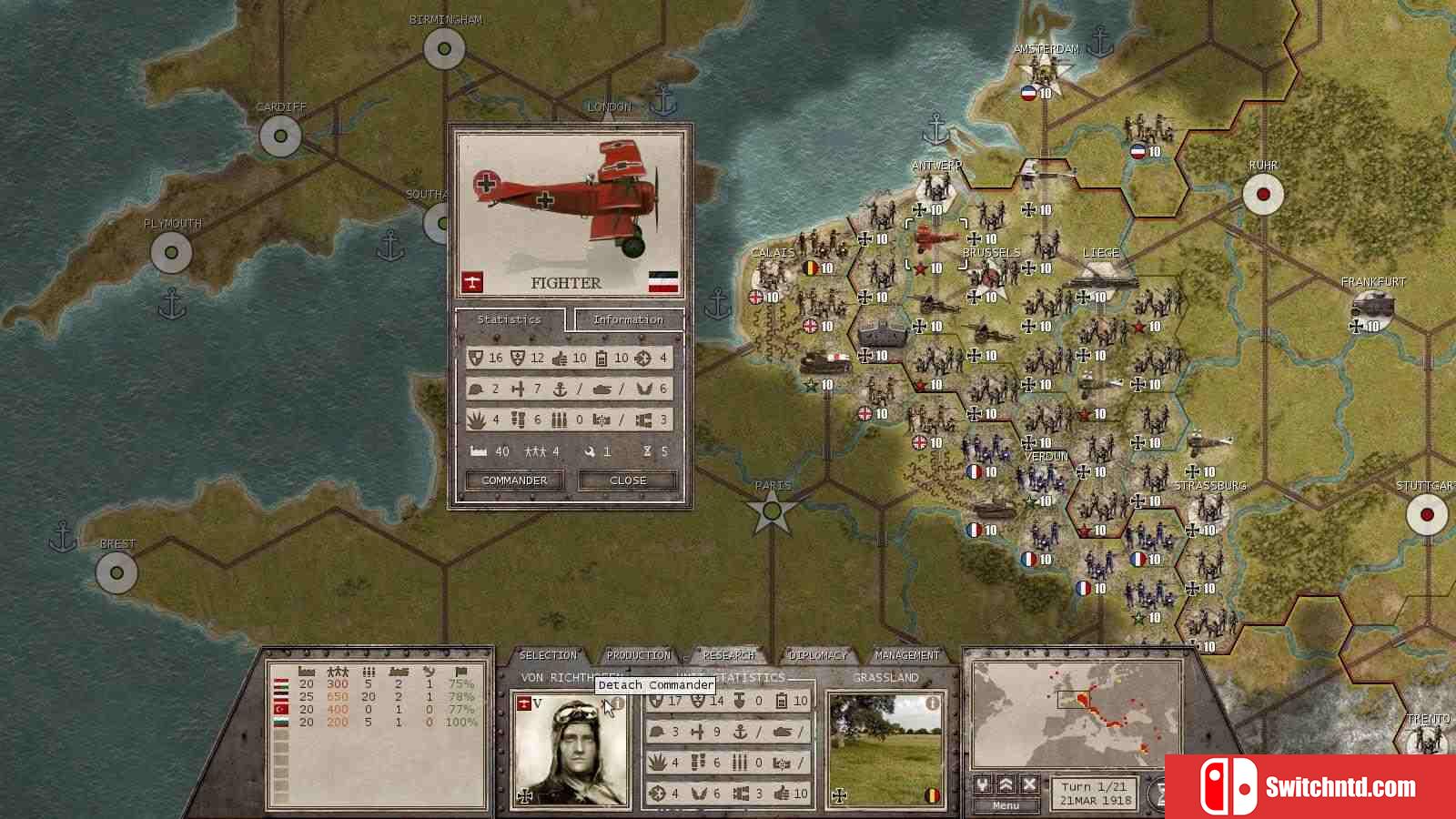Open the game Menu button
1456x819 pixels.
tap(1006, 805)
